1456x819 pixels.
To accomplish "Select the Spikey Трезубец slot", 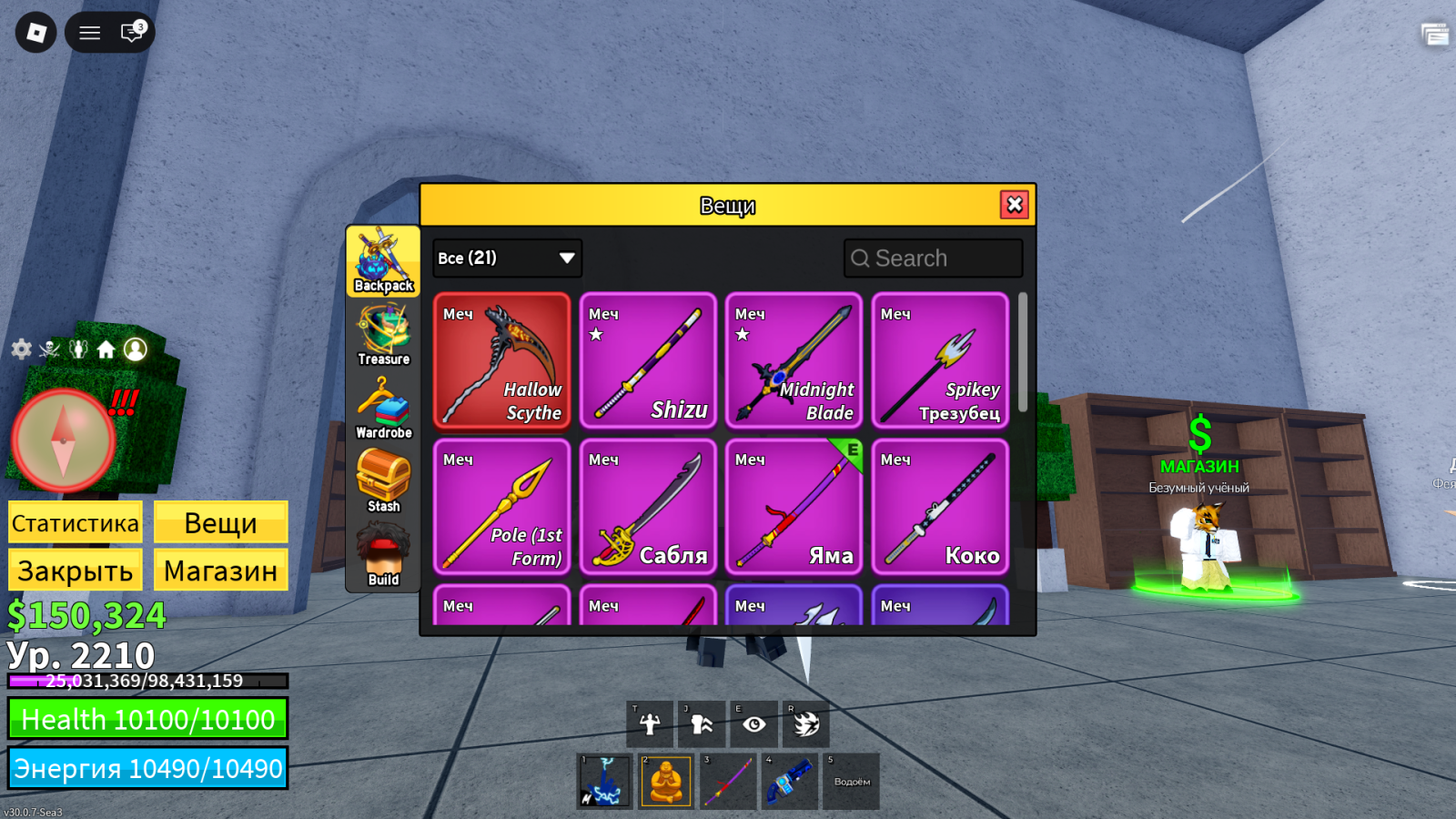I will (940, 360).
